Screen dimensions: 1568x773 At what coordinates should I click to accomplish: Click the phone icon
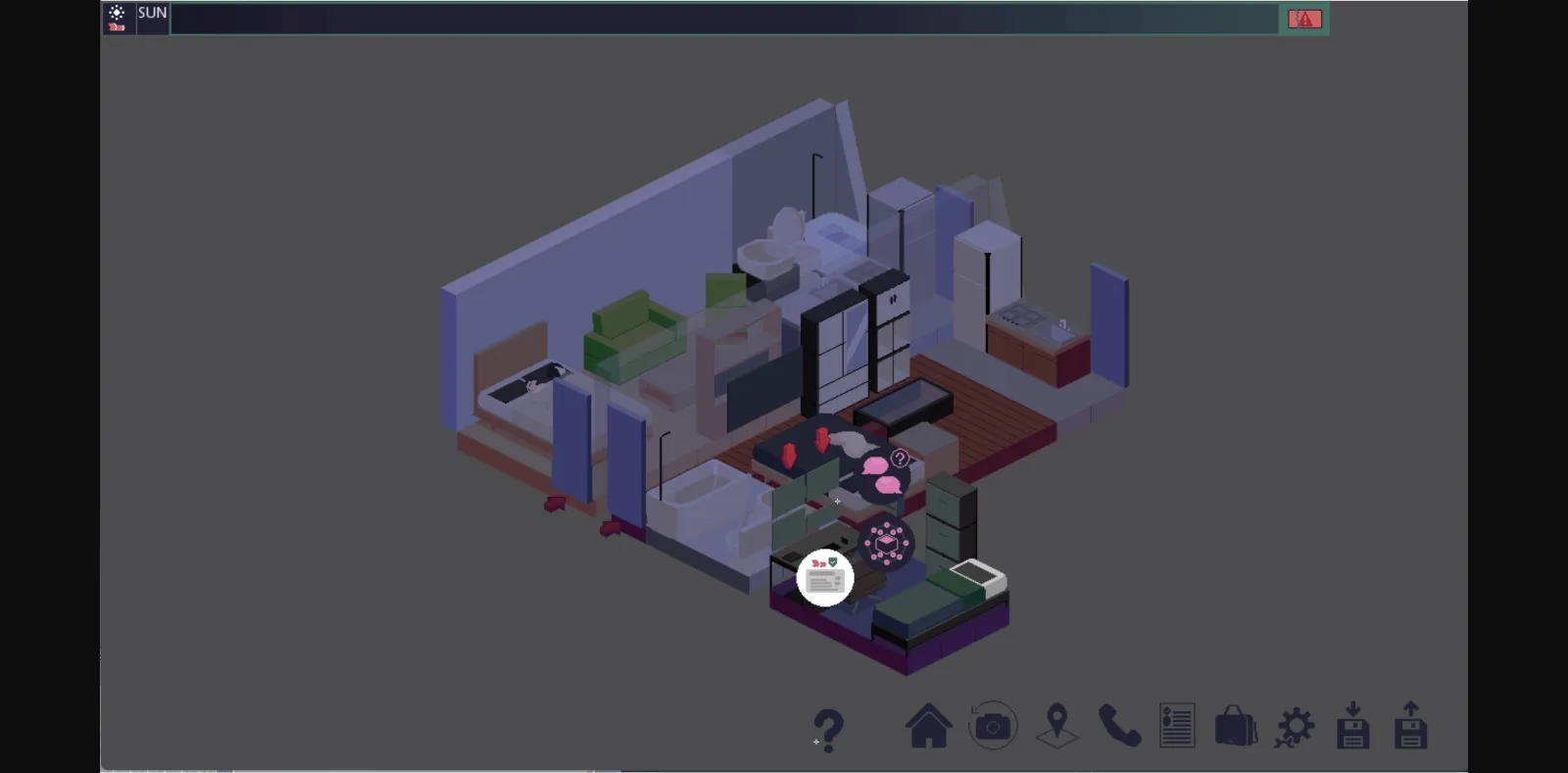click(1118, 726)
